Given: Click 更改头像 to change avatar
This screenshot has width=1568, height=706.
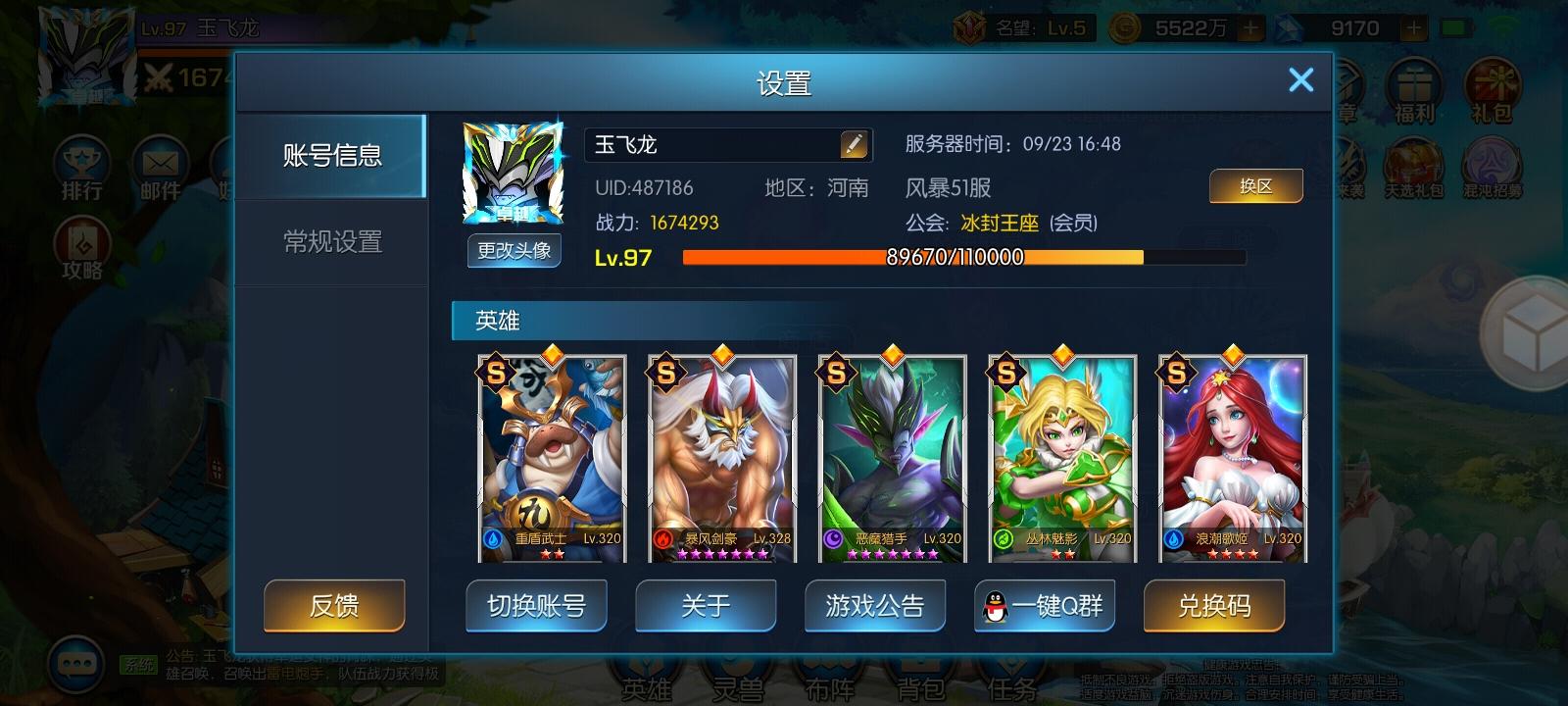Looking at the screenshot, I should point(514,252).
